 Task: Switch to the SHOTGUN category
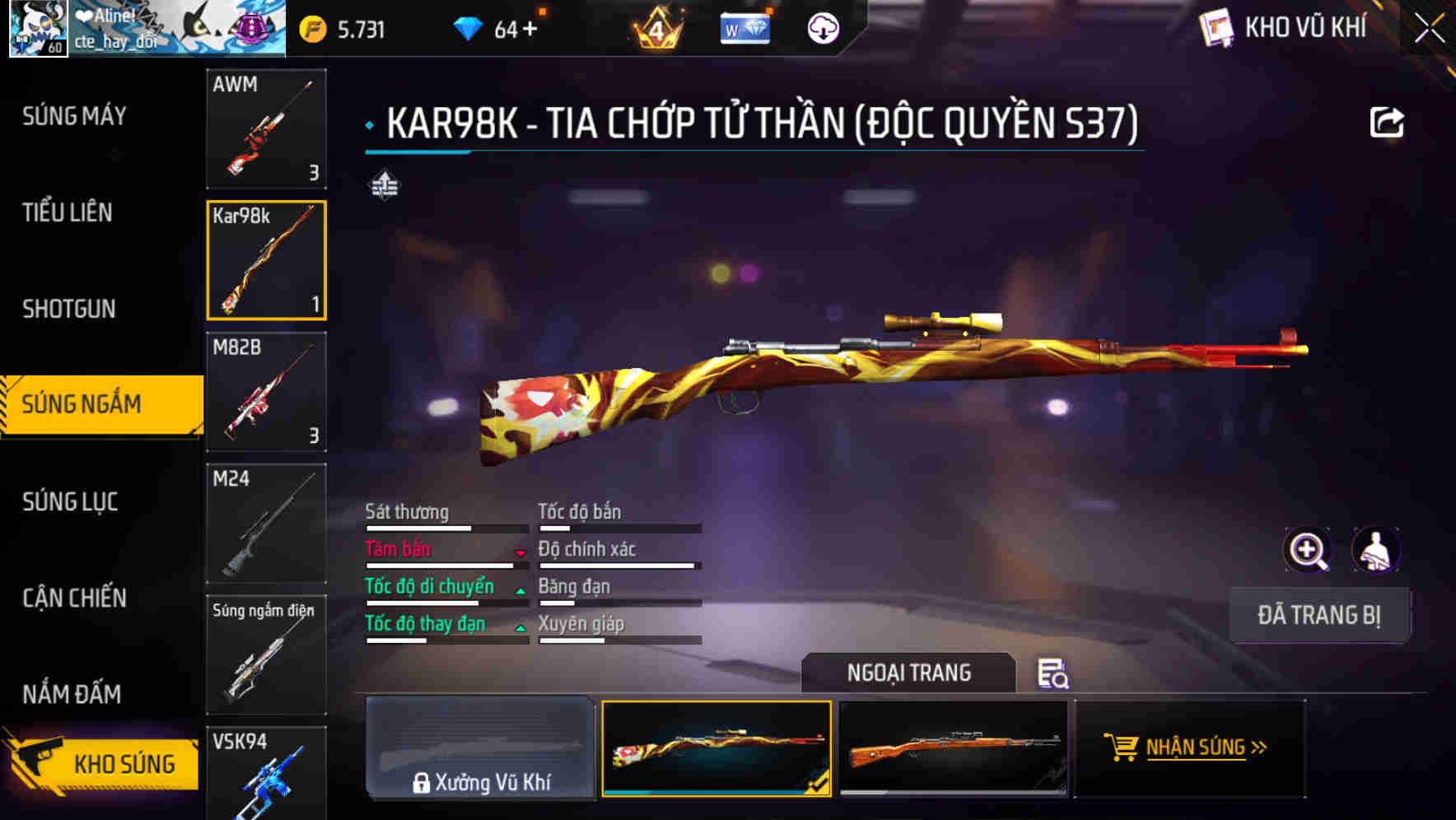click(x=70, y=308)
